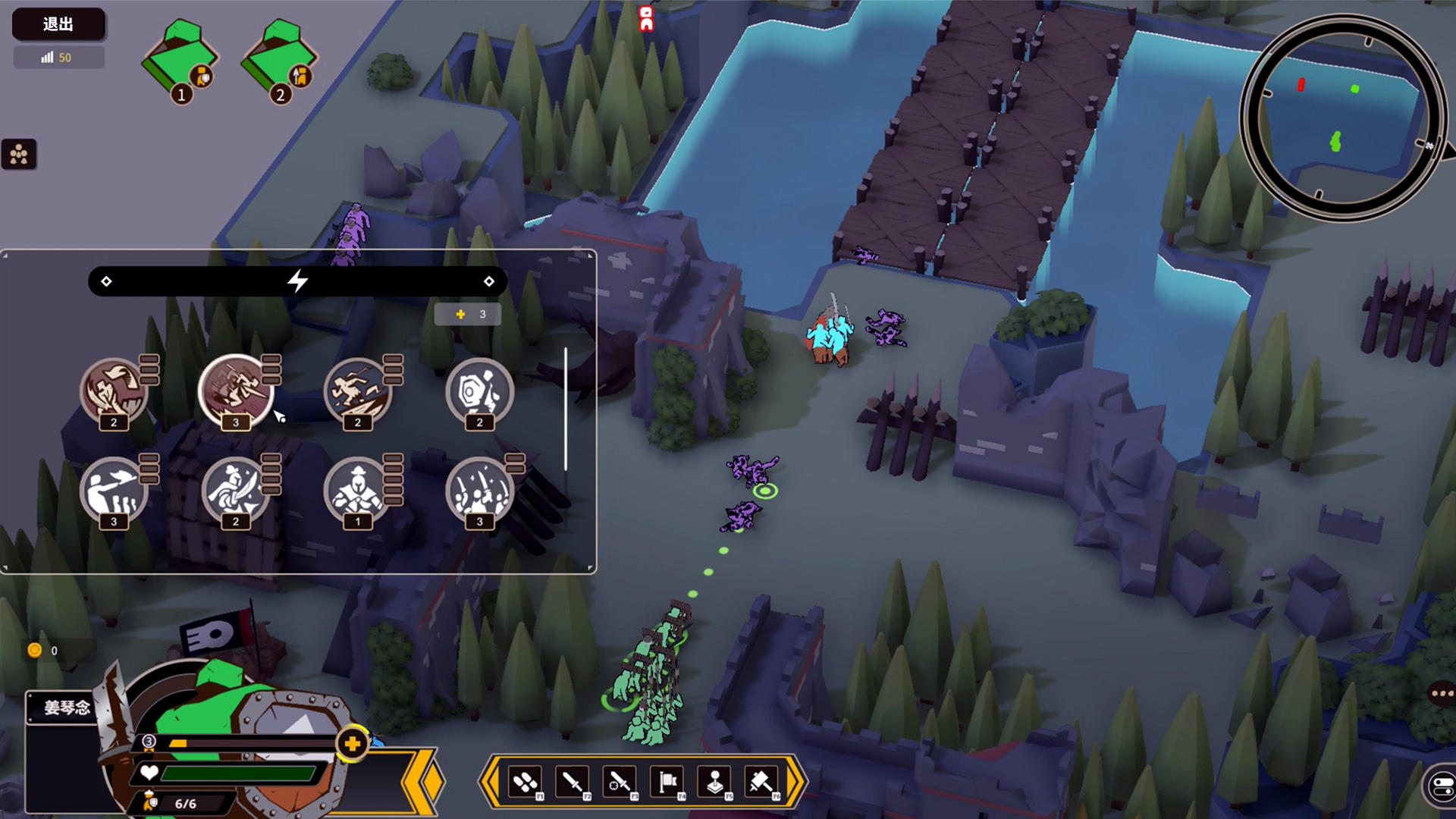Choose the armored helmet soldier skill
The image size is (1456, 819).
click(357, 489)
